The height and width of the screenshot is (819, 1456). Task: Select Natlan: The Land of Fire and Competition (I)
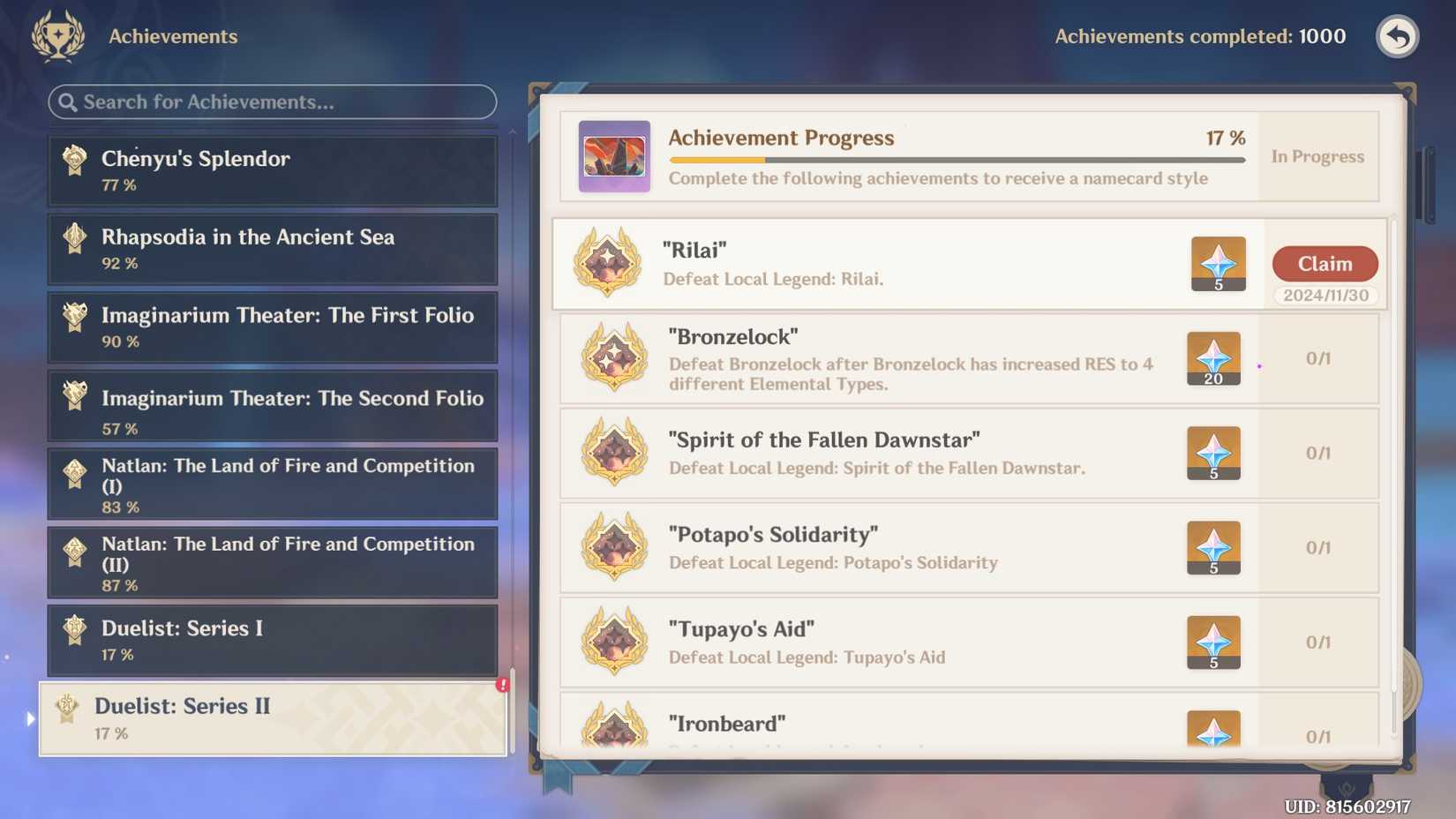click(x=272, y=485)
